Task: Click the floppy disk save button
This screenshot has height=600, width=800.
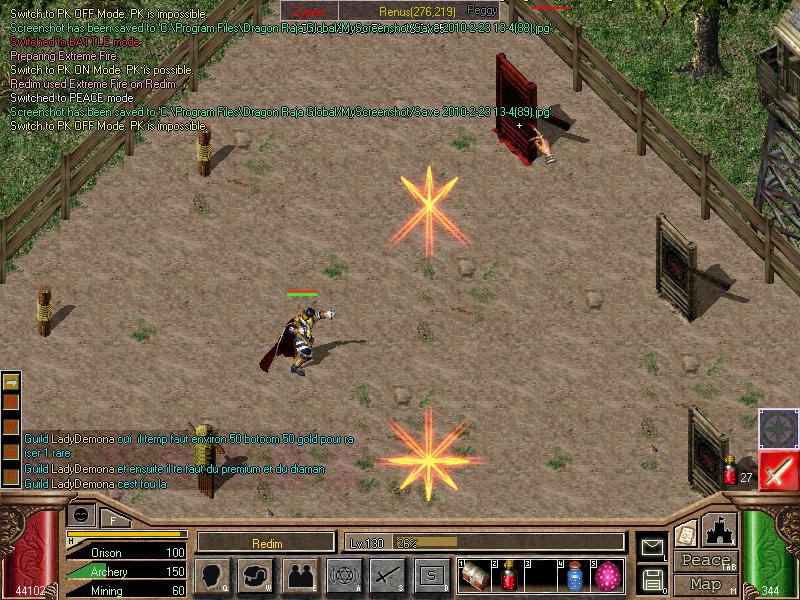Action: point(653,578)
